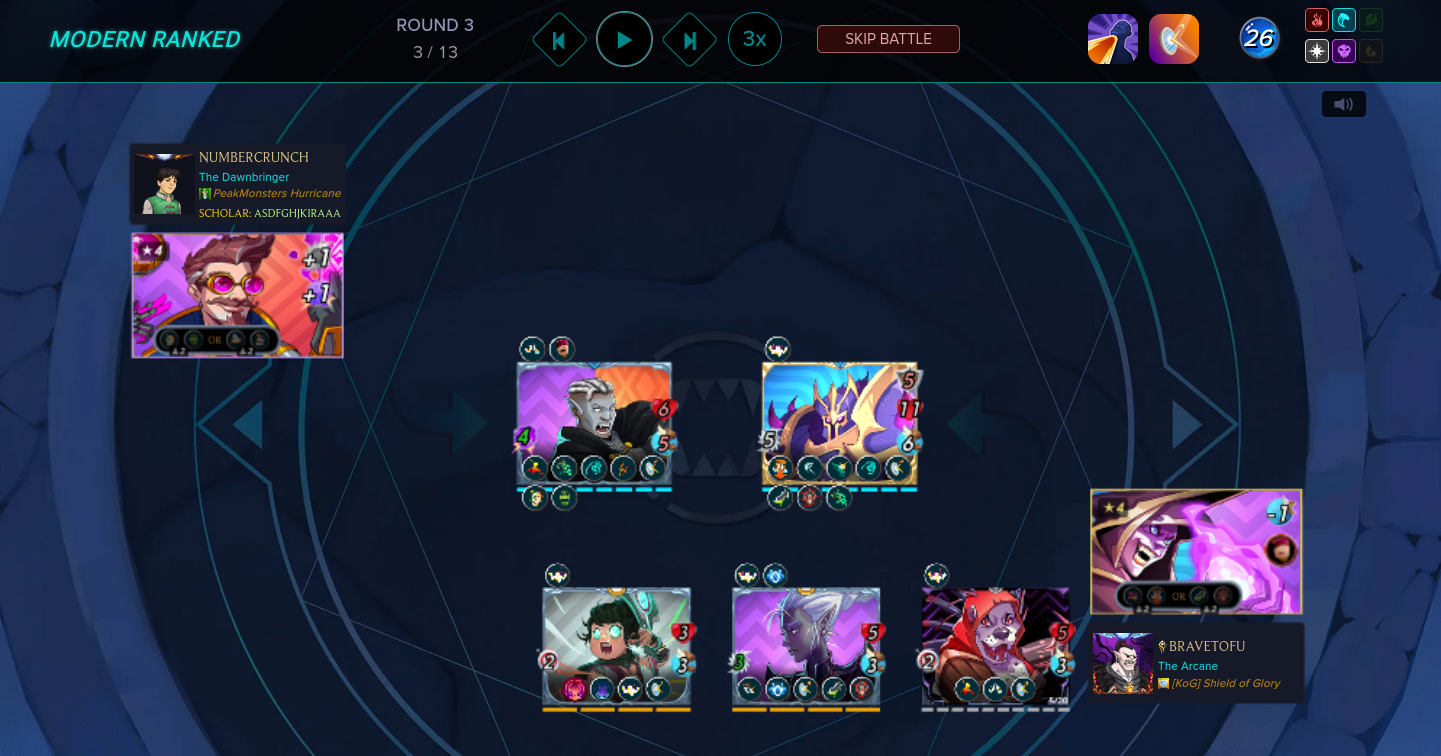Open the PeakMonsters Hurricane guild link
Viewport: 1441px width, 756px height.
277,193
